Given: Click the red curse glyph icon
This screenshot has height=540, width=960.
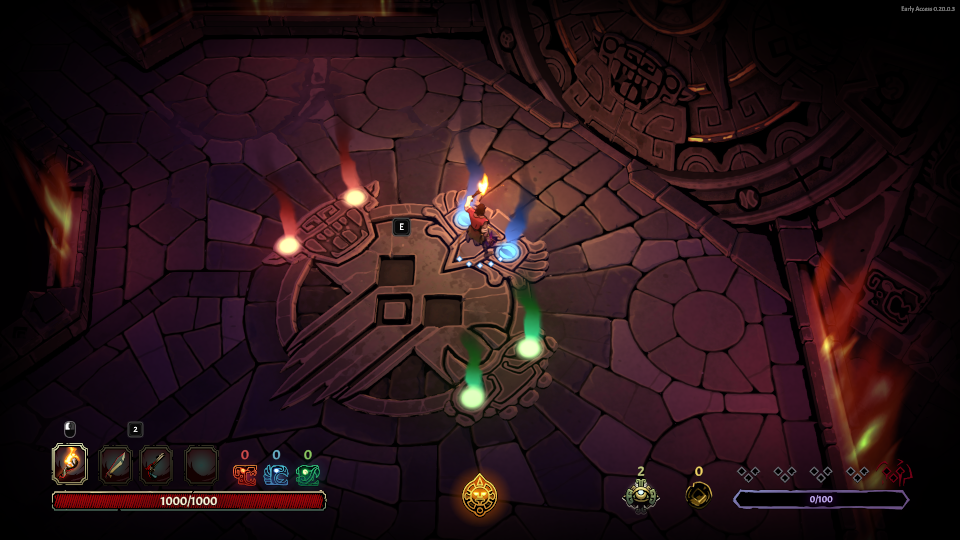Looking at the screenshot, I should point(899,473).
